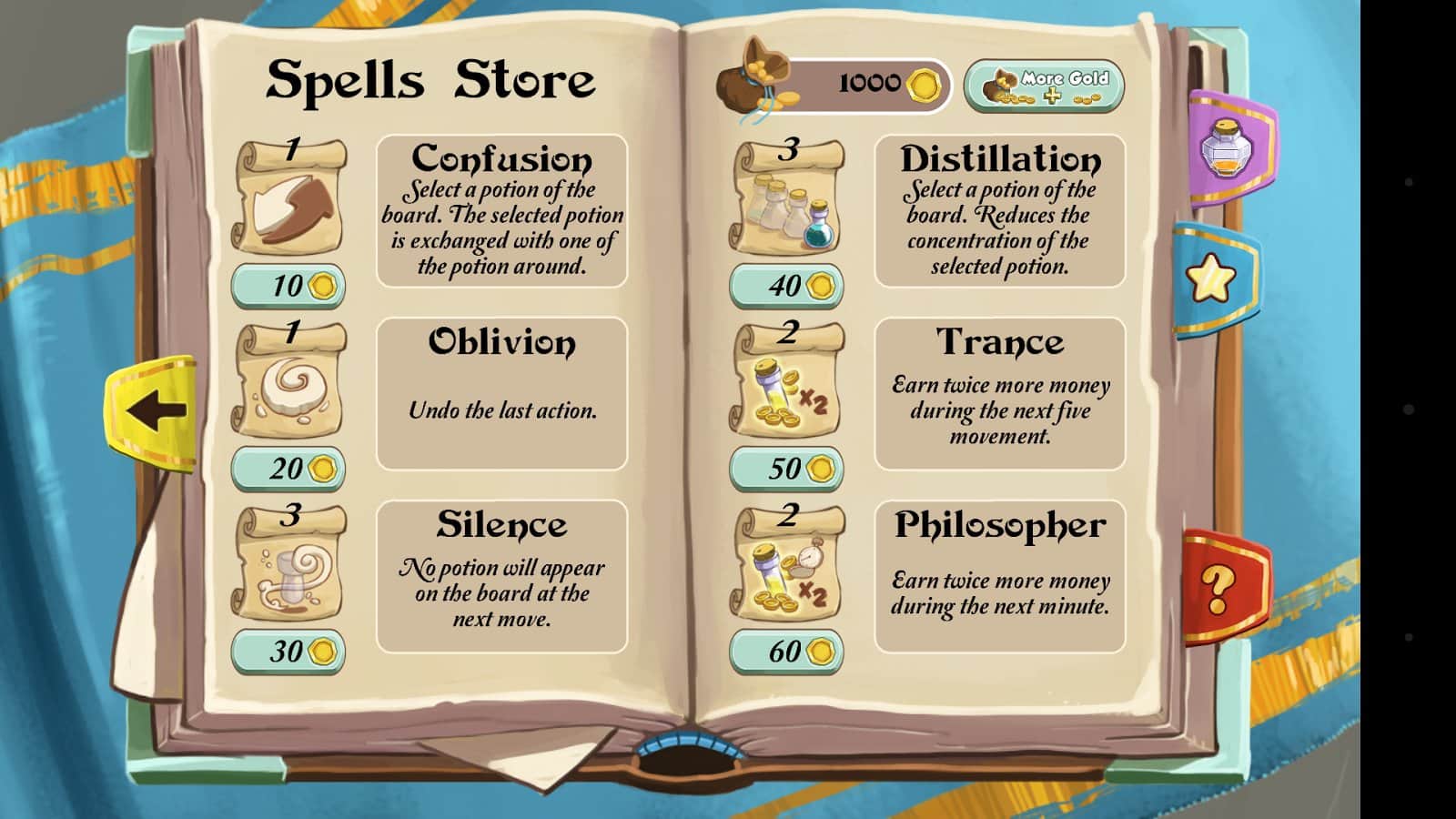Screen dimensions: 1456x819
Task: Switch to the blue star bookmark tab
Action: (1215, 278)
